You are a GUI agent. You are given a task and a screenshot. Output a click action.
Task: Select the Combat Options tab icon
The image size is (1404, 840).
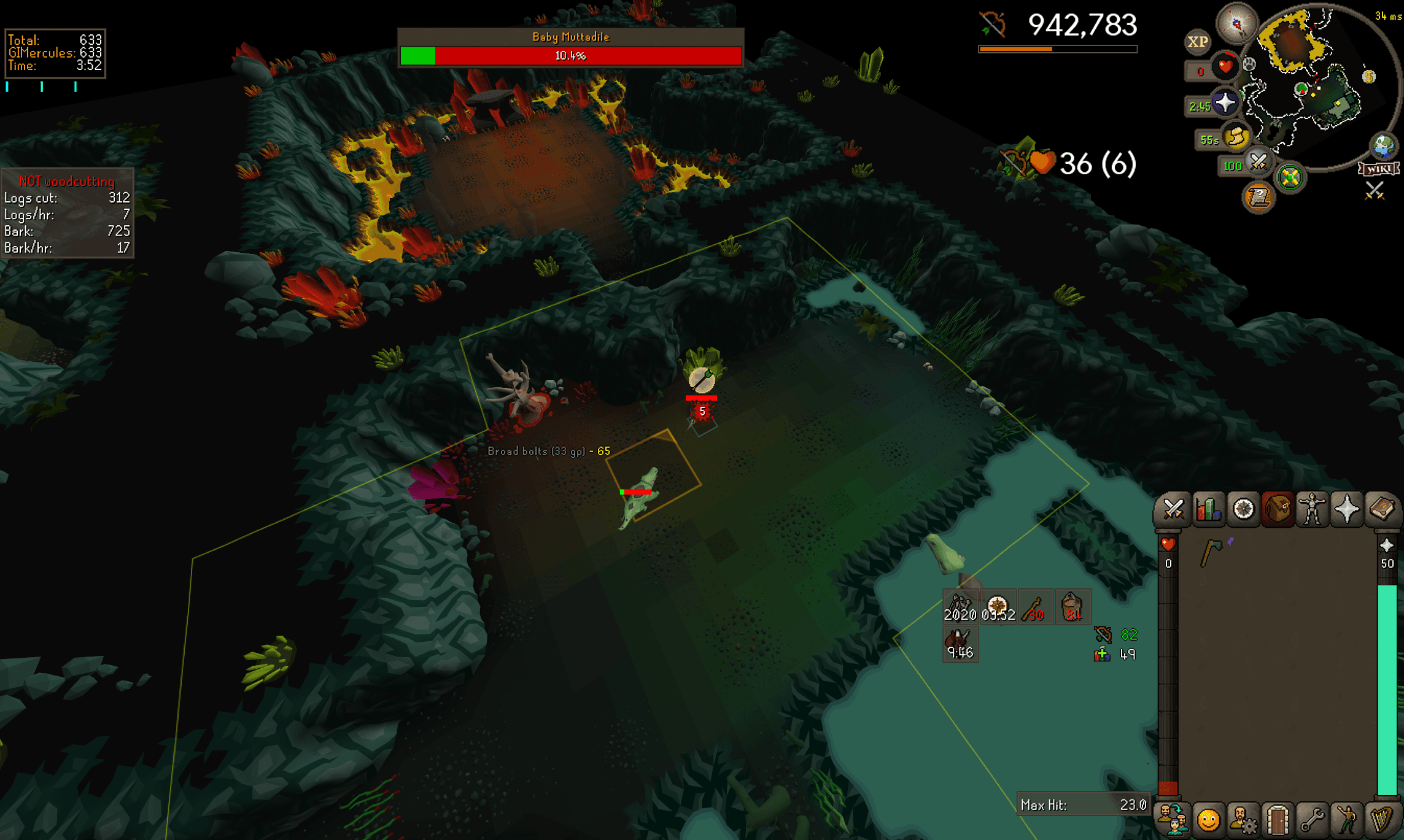(1174, 508)
